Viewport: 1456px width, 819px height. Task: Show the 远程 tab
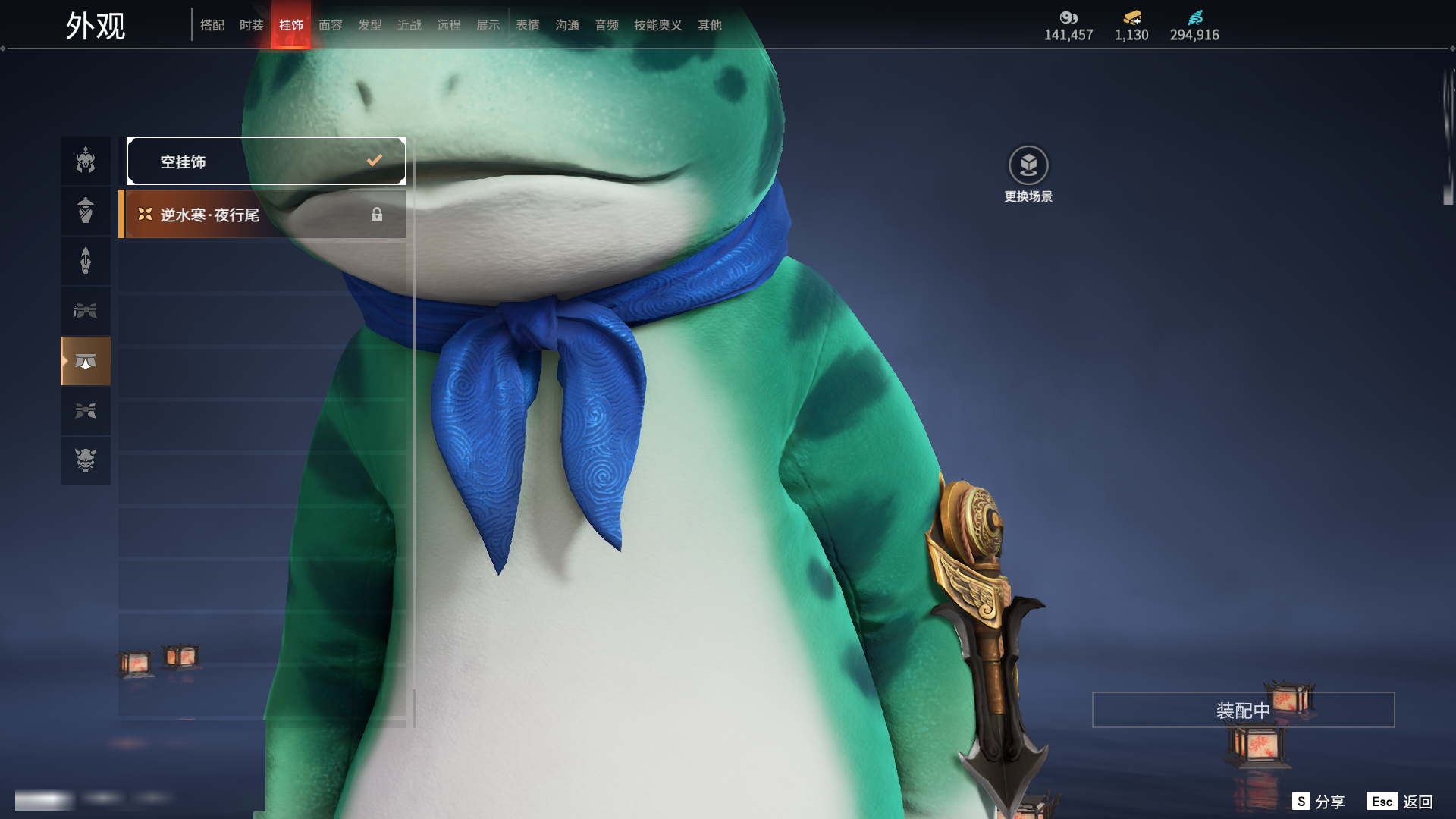click(449, 25)
